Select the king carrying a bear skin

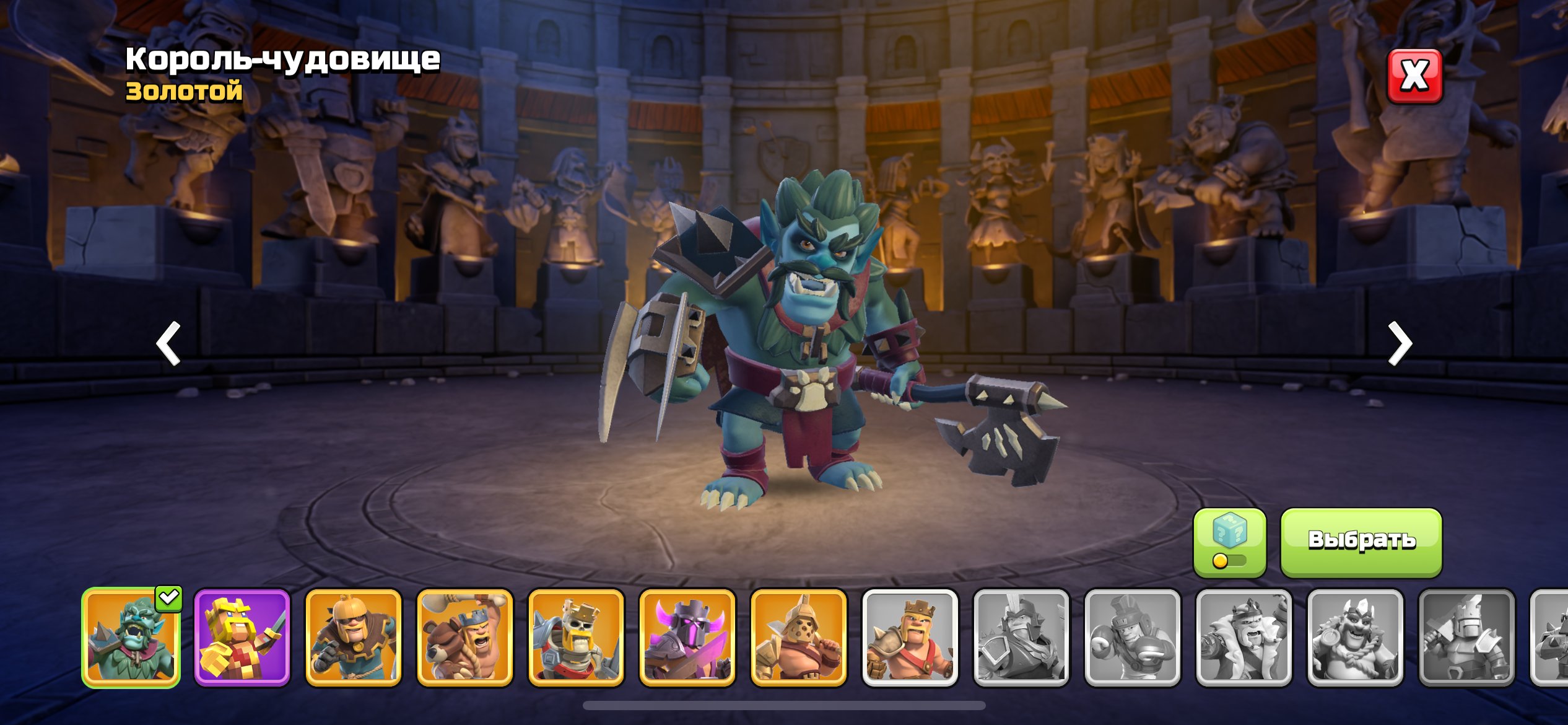click(x=464, y=638)
